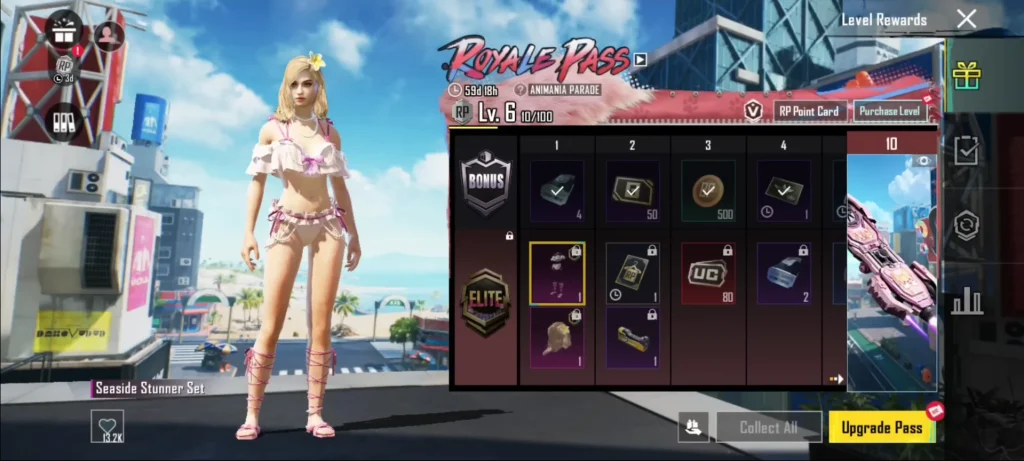Select the 500 coin free reward
1024x461 pixels.
click(x=708, y=190)
